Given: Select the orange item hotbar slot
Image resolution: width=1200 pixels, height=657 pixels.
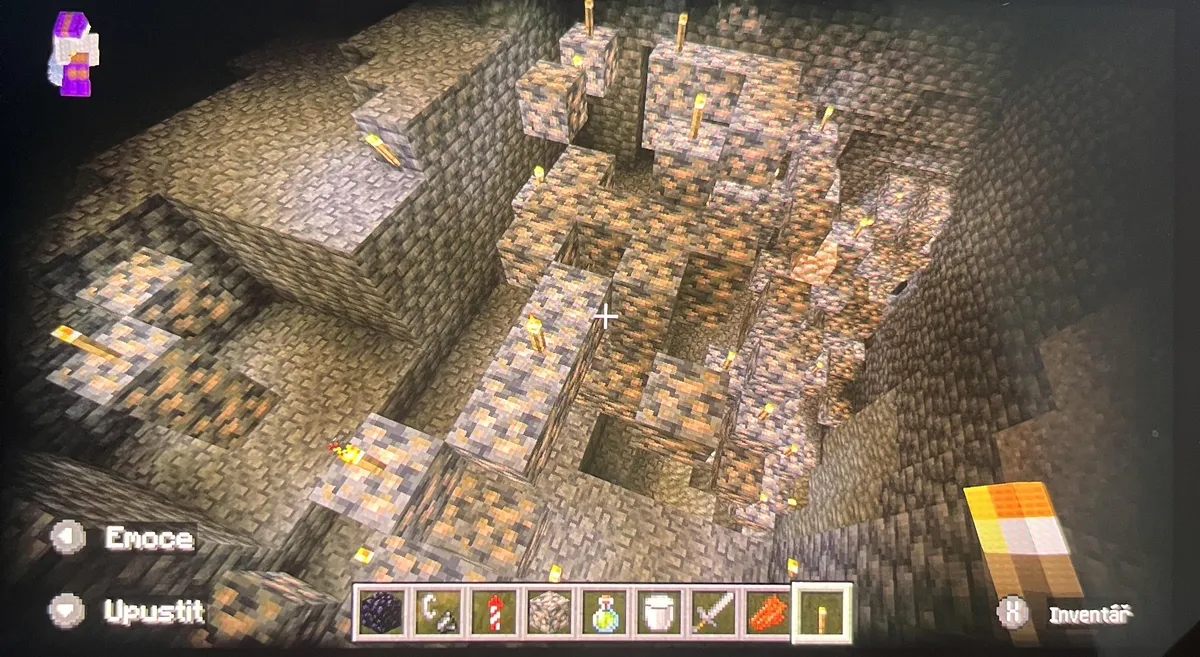Looking at the screenshot, I should click(768, 611).
